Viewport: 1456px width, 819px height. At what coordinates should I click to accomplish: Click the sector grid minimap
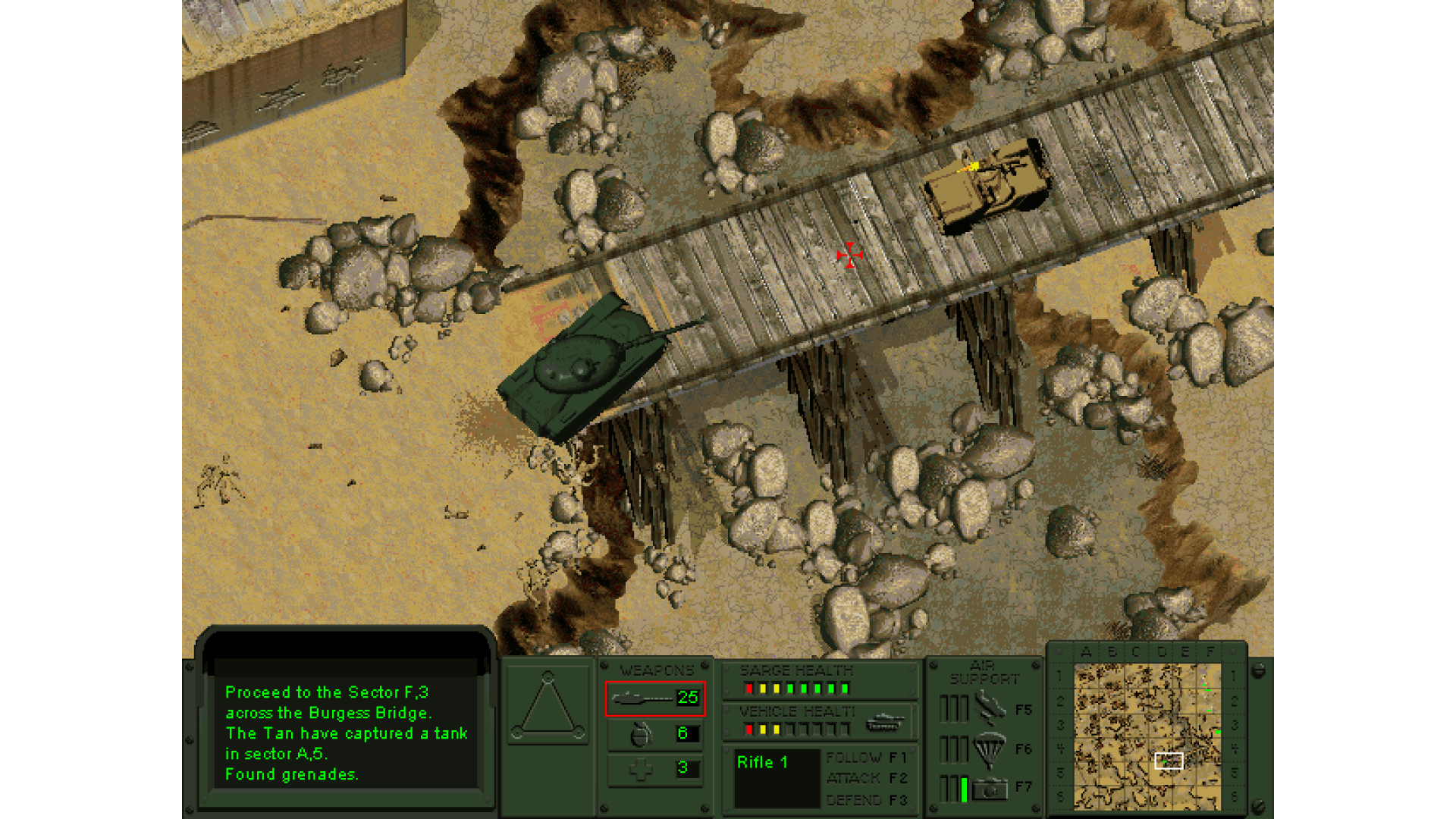[x=1147, y=736]
